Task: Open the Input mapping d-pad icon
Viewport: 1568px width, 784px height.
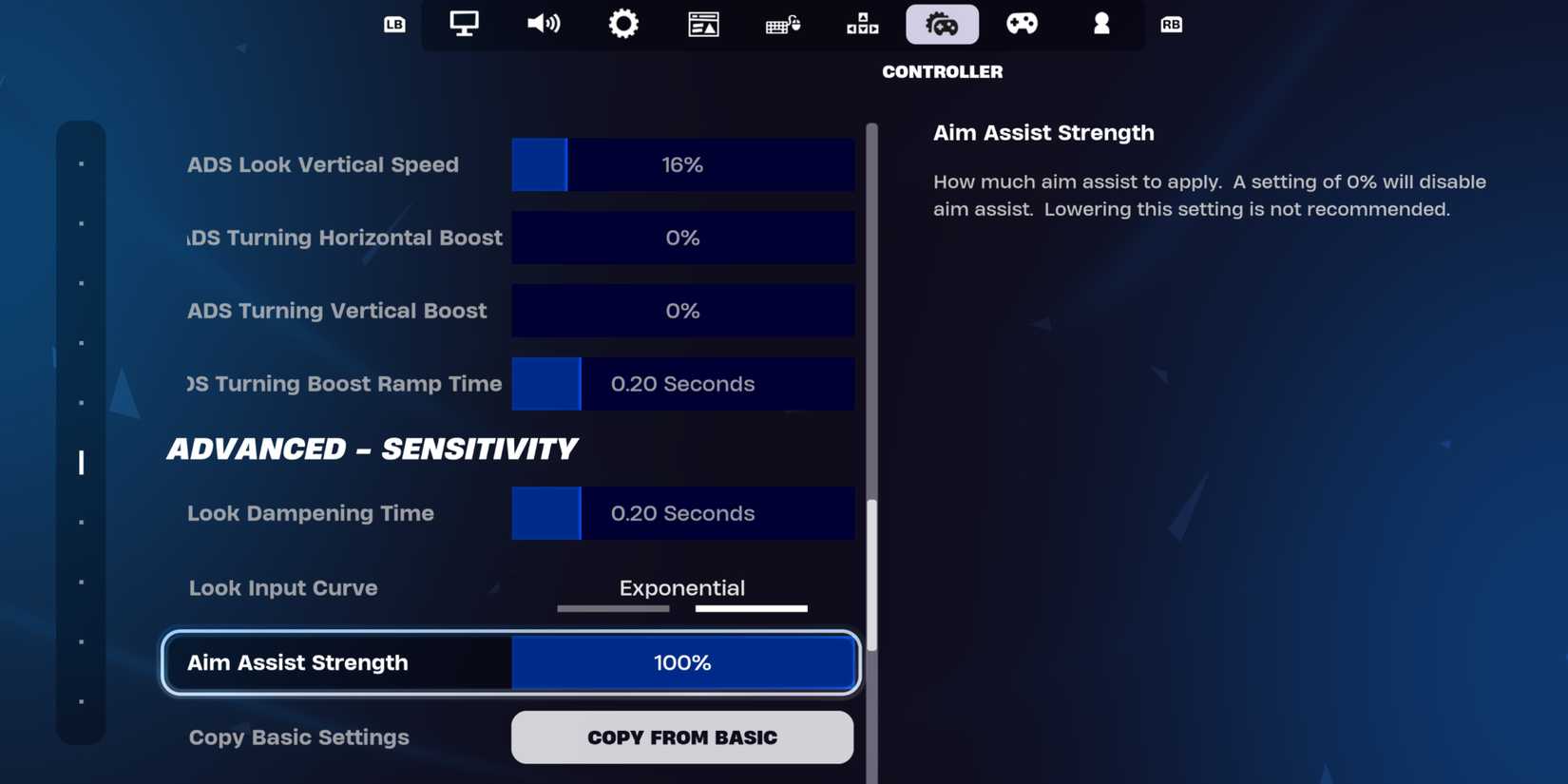Action: [x=862, y=24]
